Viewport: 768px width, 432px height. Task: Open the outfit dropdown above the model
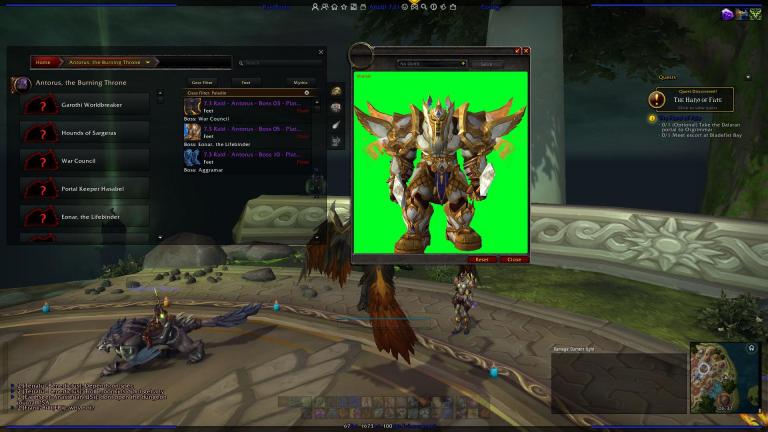click(433, 63)
